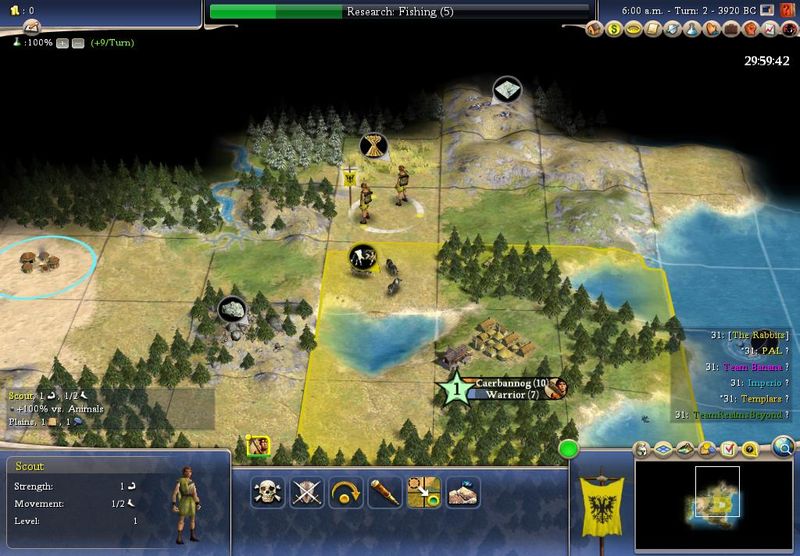Click the Research: Fishing progress bar
Screen dimensions: 800x556
(398, 12)
